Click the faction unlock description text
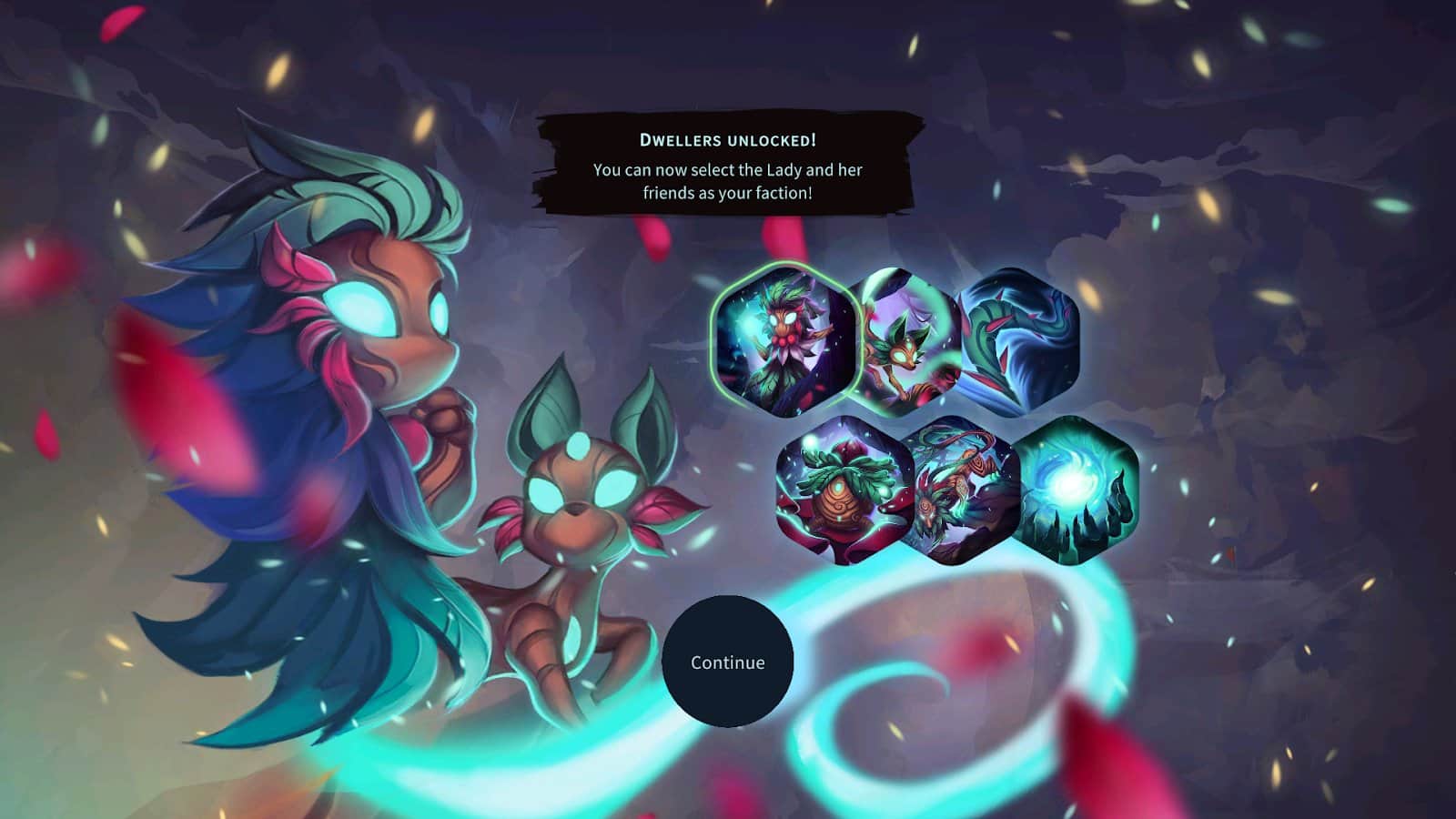1456x819 pixels. [728, 179]
